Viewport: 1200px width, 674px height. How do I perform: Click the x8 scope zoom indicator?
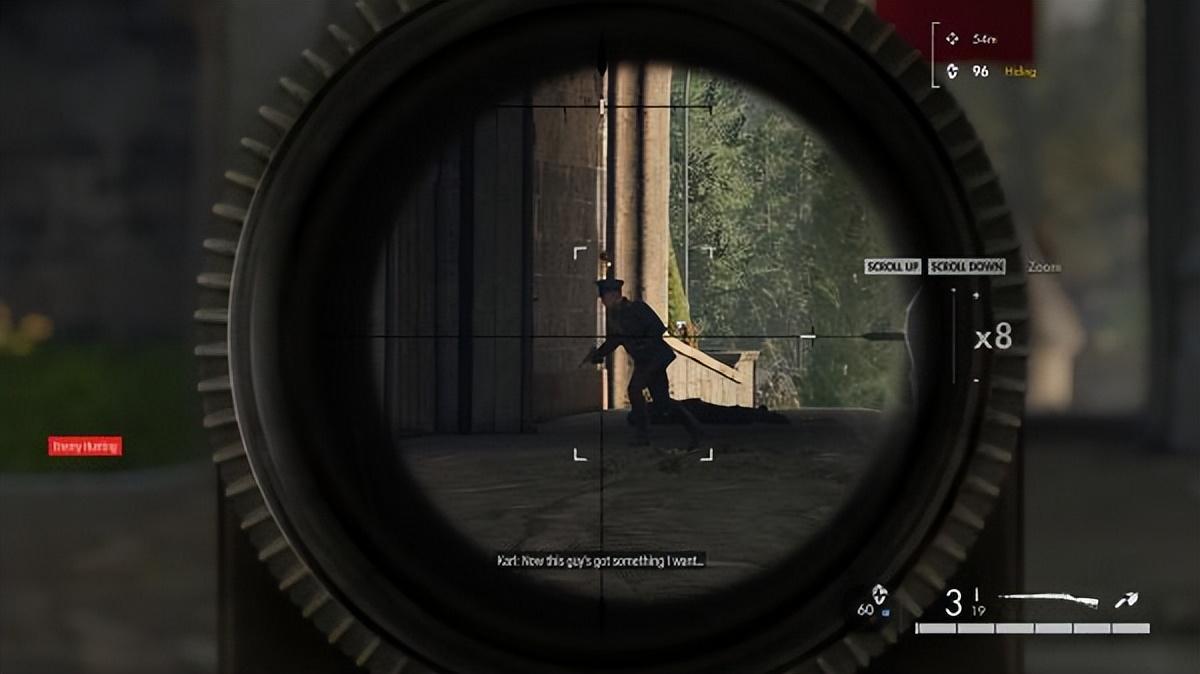click(x=992, y=338)
